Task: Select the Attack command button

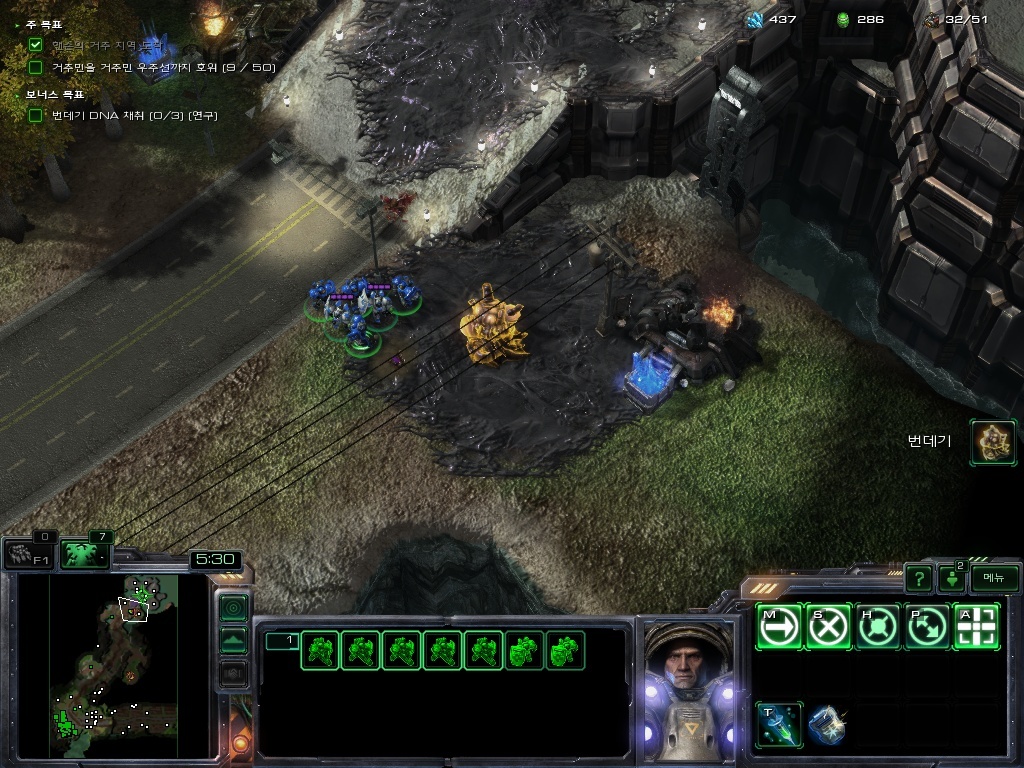Action: (x=977, y=627)
